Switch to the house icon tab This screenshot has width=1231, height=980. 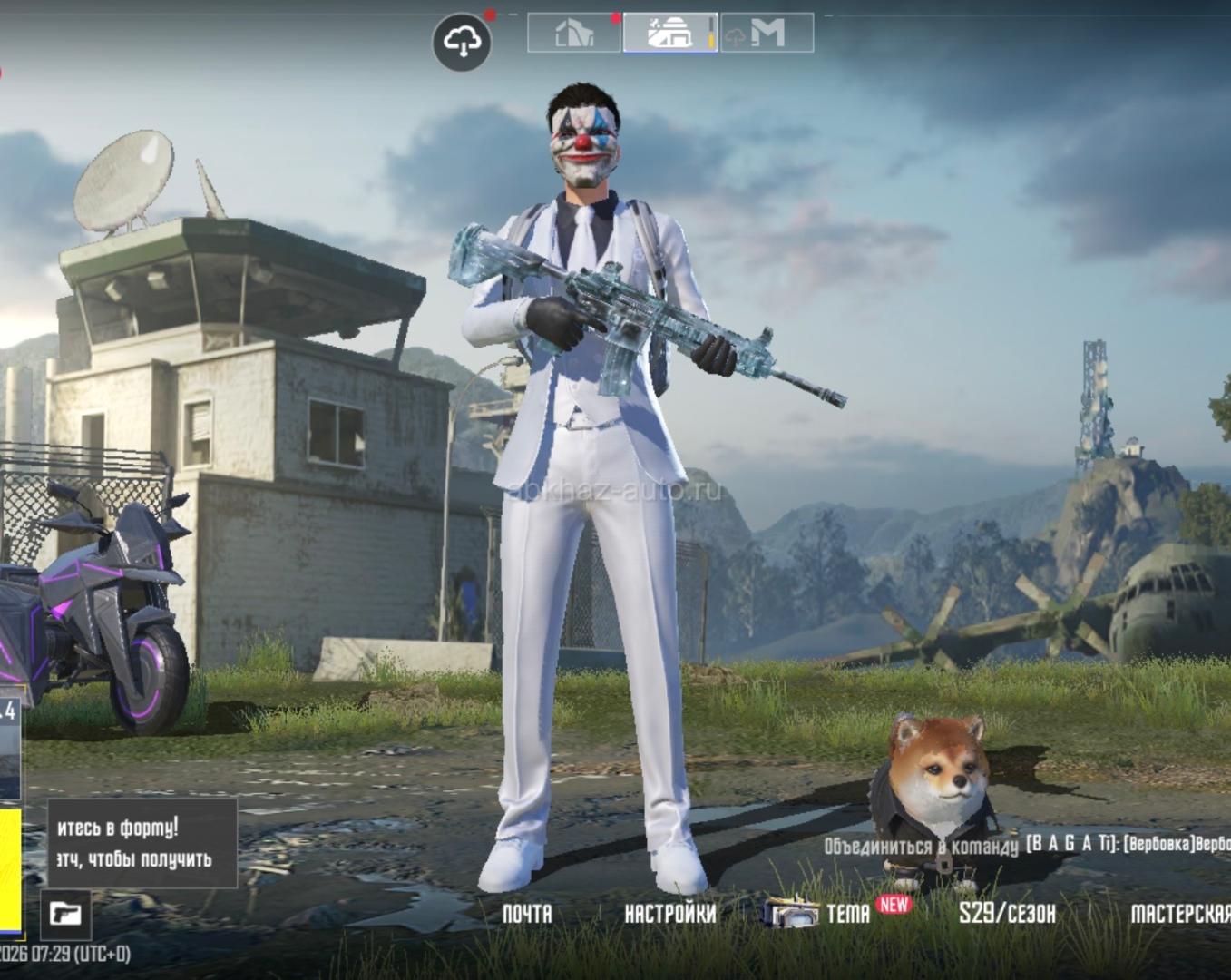[574, 34]
